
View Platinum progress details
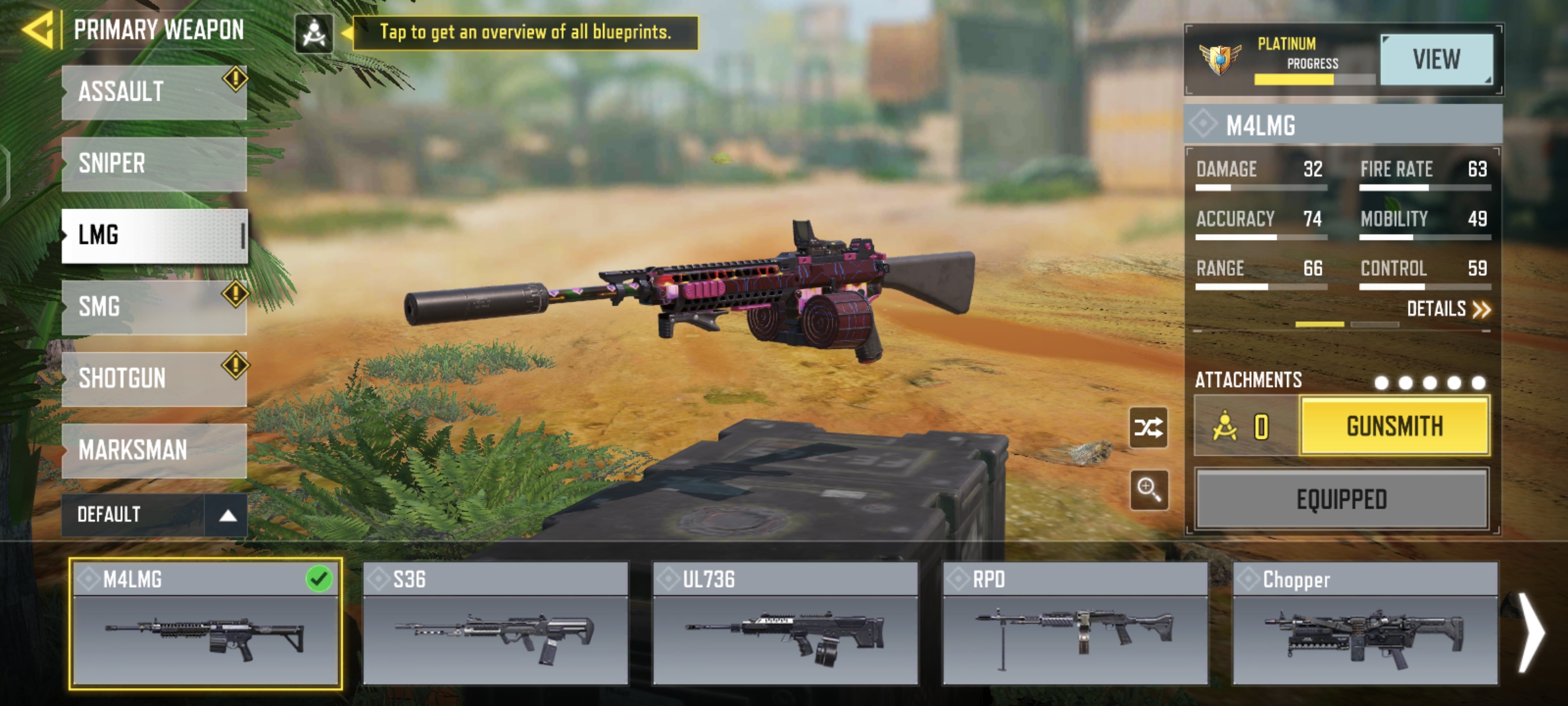(1436, 60)
